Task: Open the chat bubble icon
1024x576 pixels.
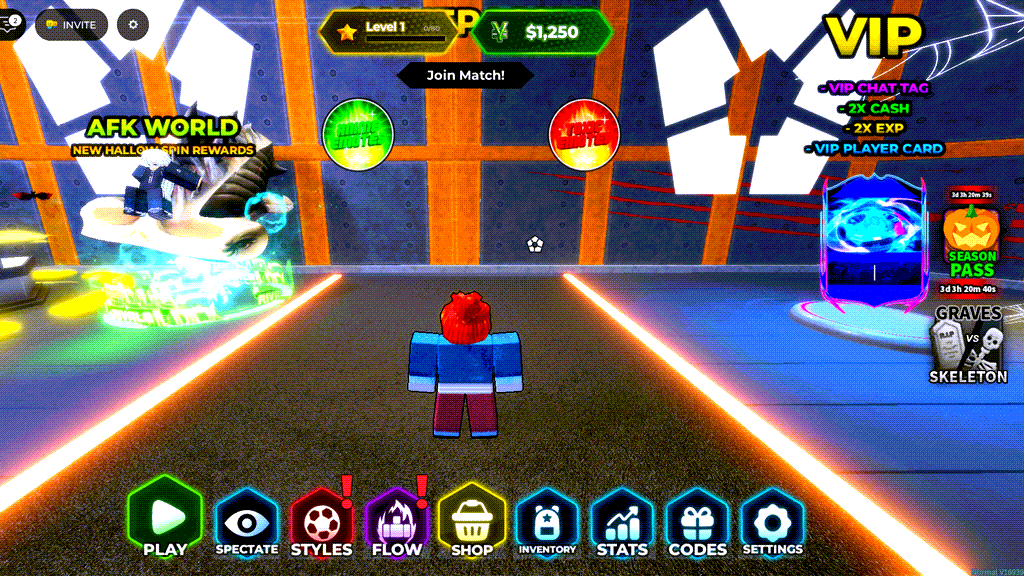Action: [x=10, y=25]
